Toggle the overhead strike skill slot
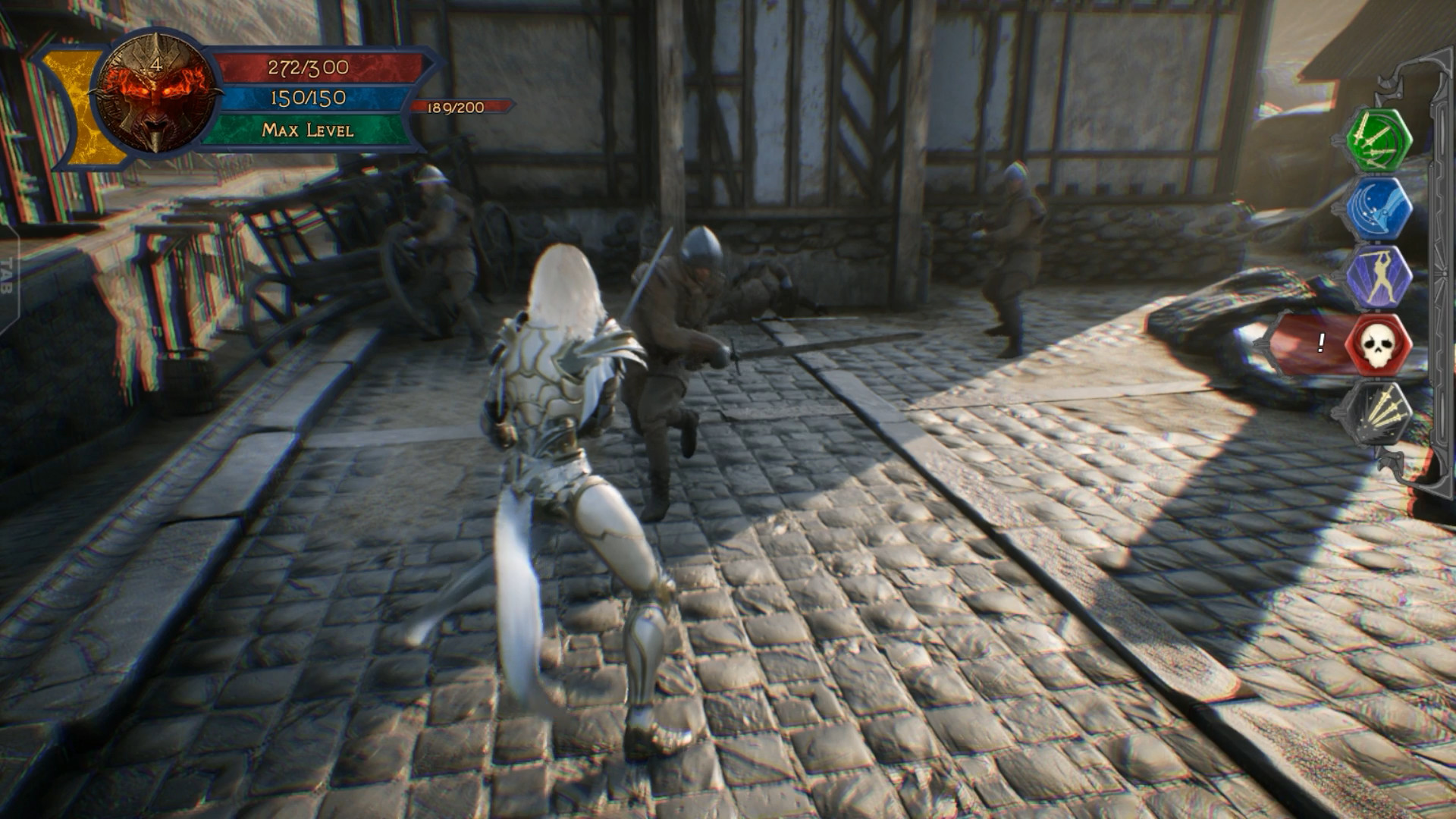Viewport: 1456px width, 819px height. click(x=1382, y=278)
